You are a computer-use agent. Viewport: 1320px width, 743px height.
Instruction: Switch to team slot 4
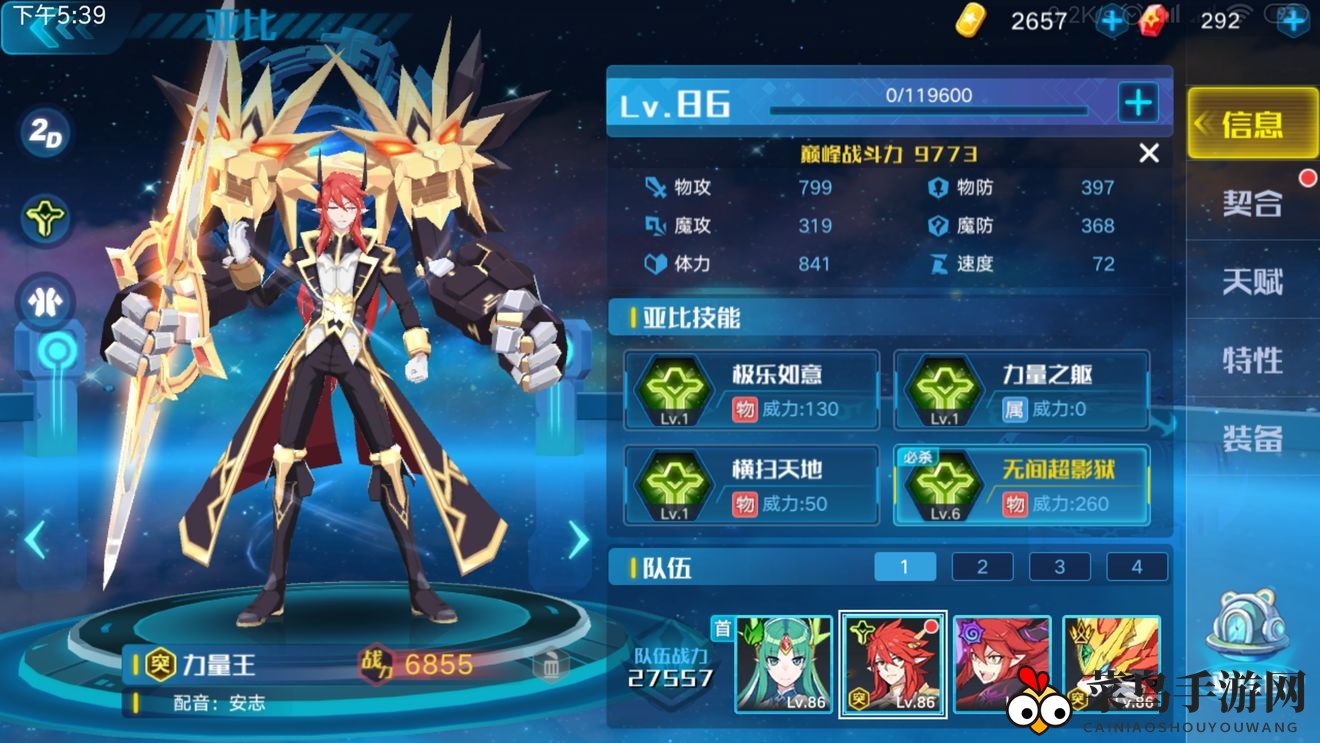point(1137,567)
